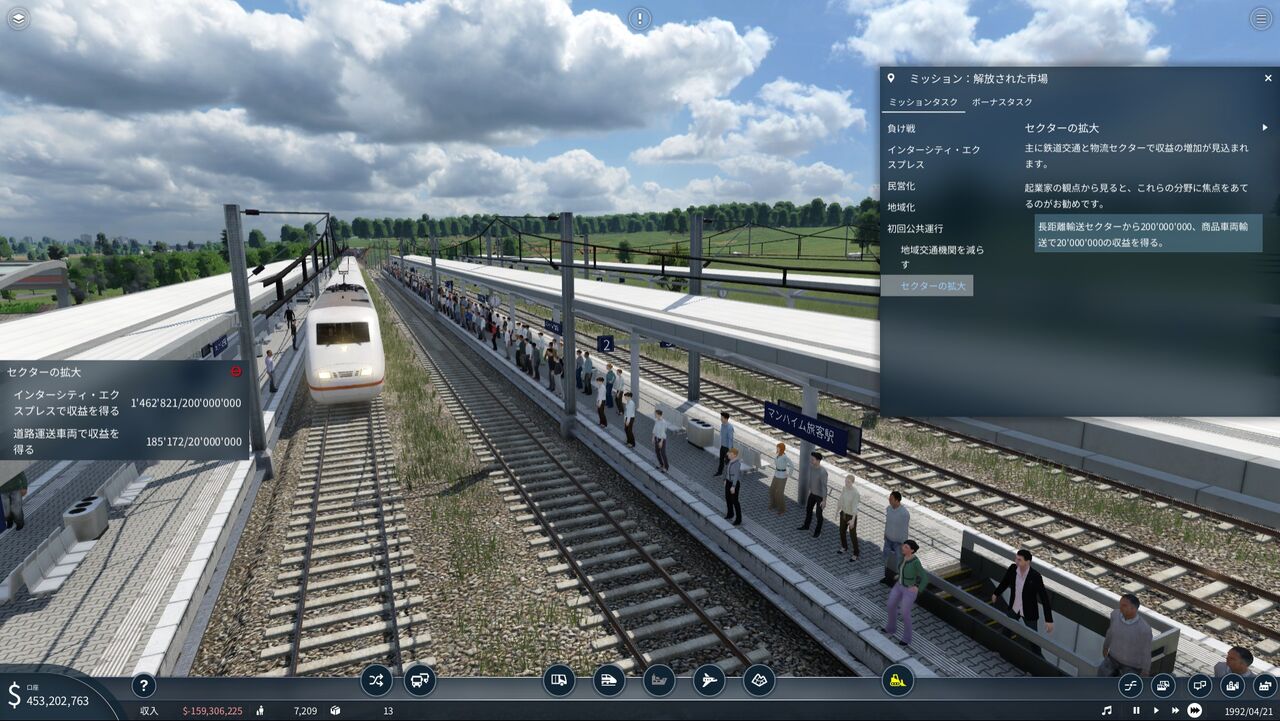This screenshot has height=721, width=1280.
Task: Switch to the ボーナスタスク tab
Action: point(1003,102)
